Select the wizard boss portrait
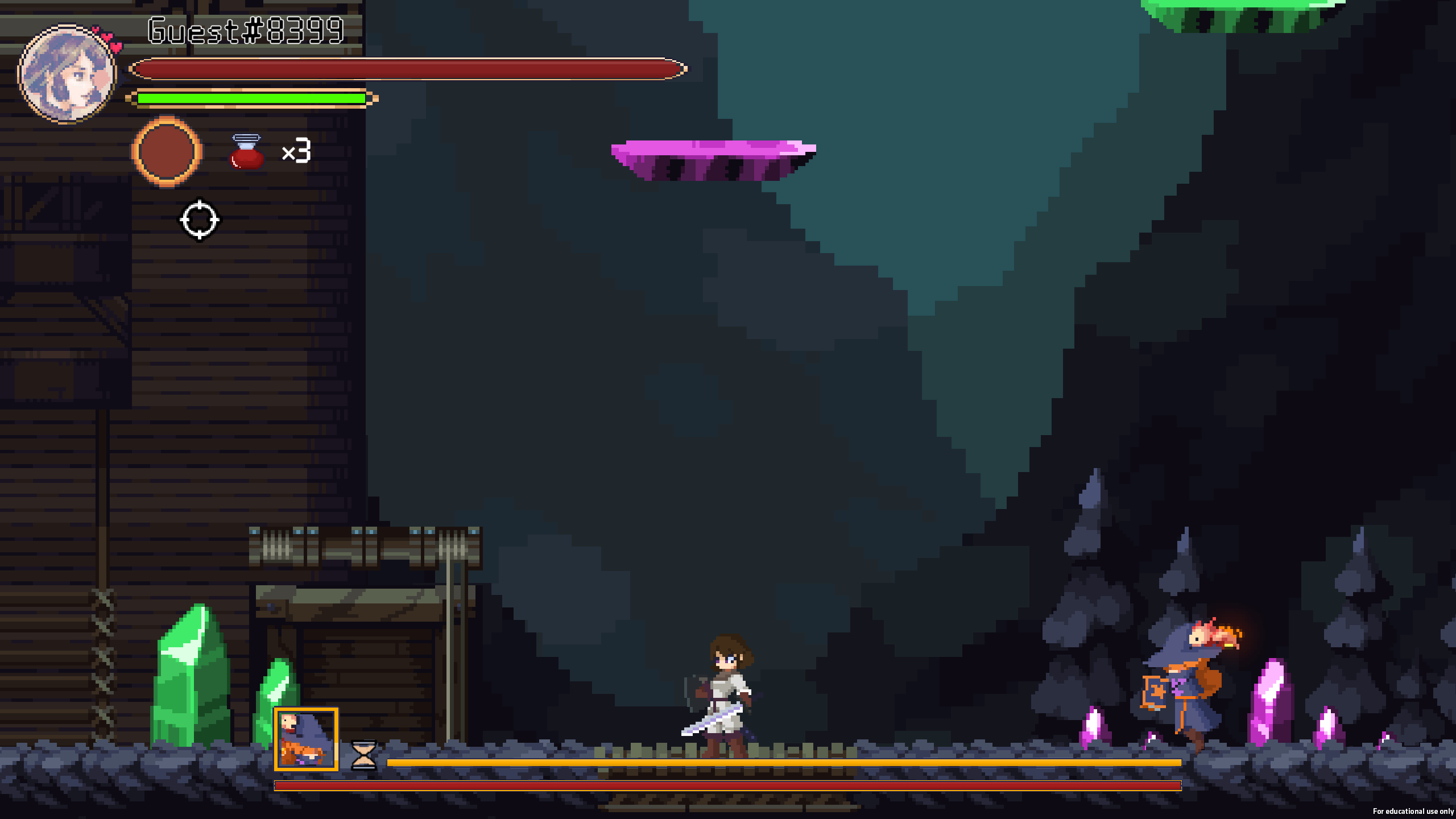This screenshot has height=819, width=1456. coord(306,739)
